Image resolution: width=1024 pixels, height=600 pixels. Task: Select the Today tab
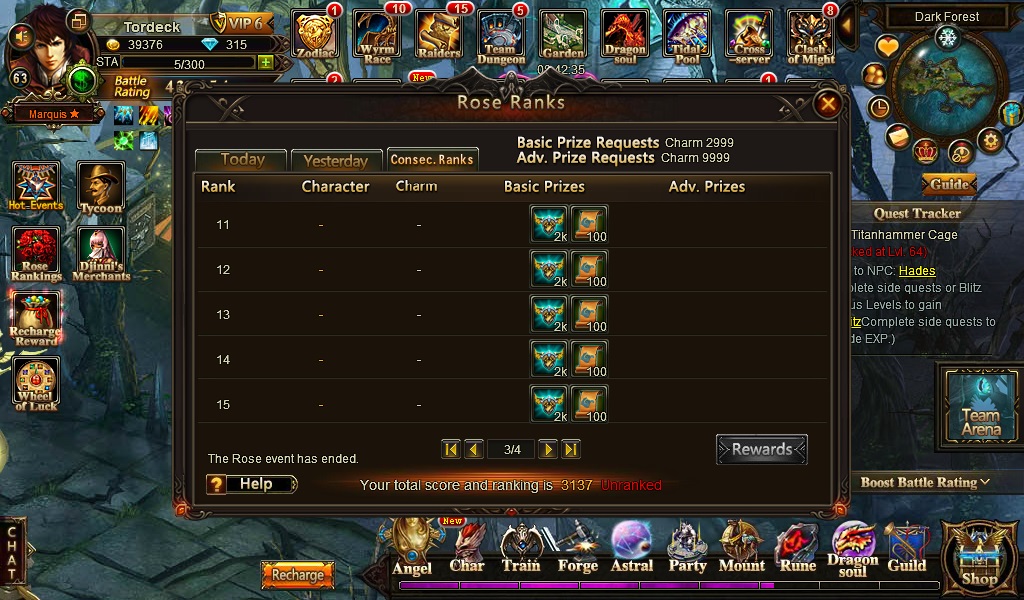coord(242,160)
